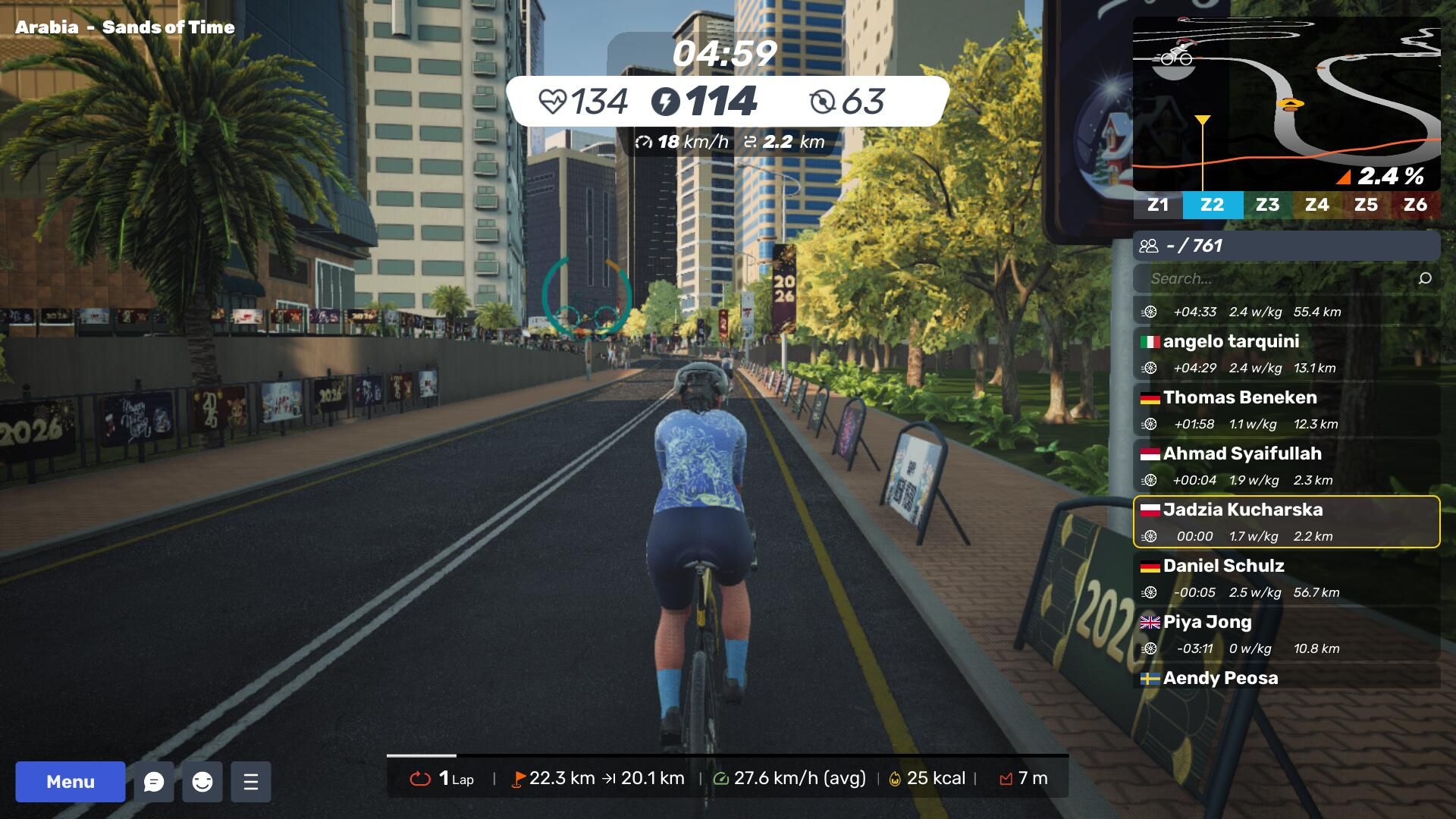Click the Z4 power zone segment
This screenshot has width=1456, height=819.
(x=1316, y=205)
